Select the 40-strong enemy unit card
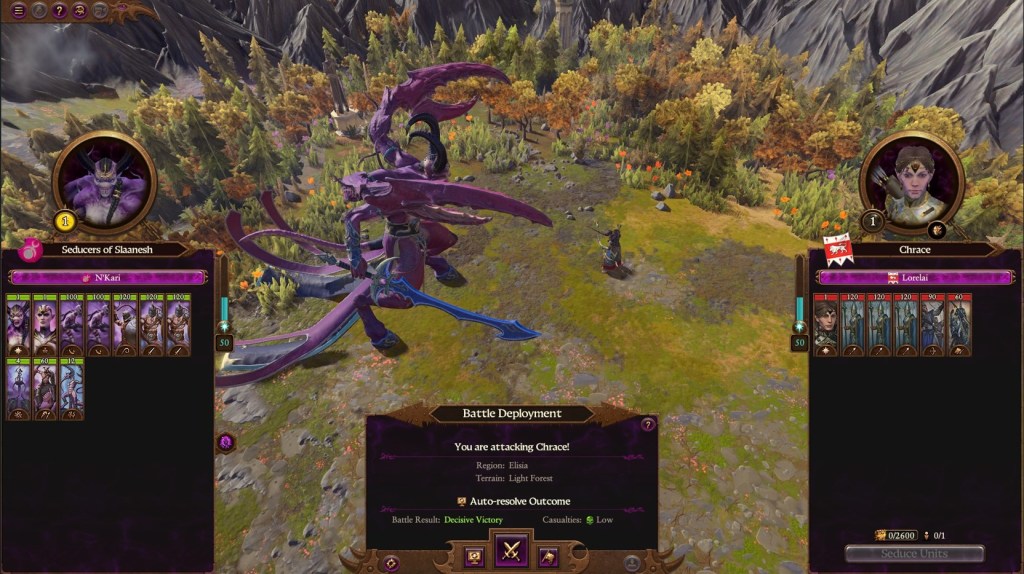This screenshot has width=1024, height=574. pyautogui.click(x=959, y=326)
